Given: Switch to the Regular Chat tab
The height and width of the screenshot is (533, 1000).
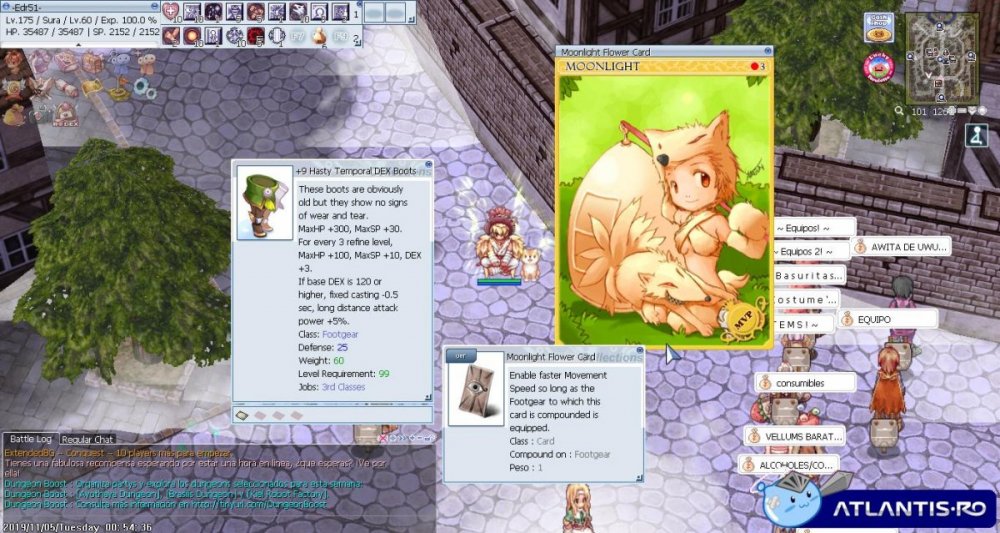Looking at the screenshot, I should coord(88,439).
